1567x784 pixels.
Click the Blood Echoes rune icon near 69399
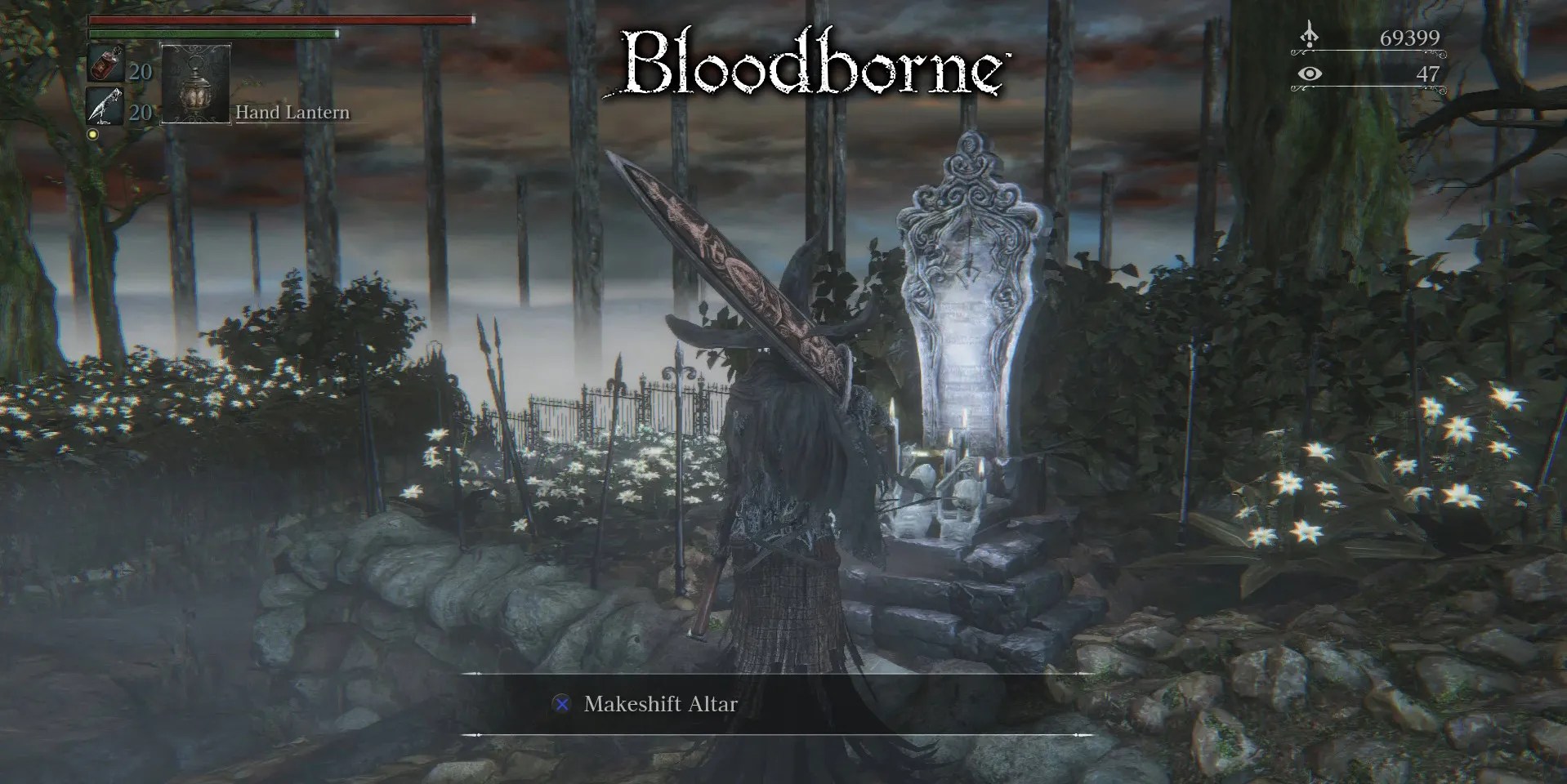(1310, 37)
